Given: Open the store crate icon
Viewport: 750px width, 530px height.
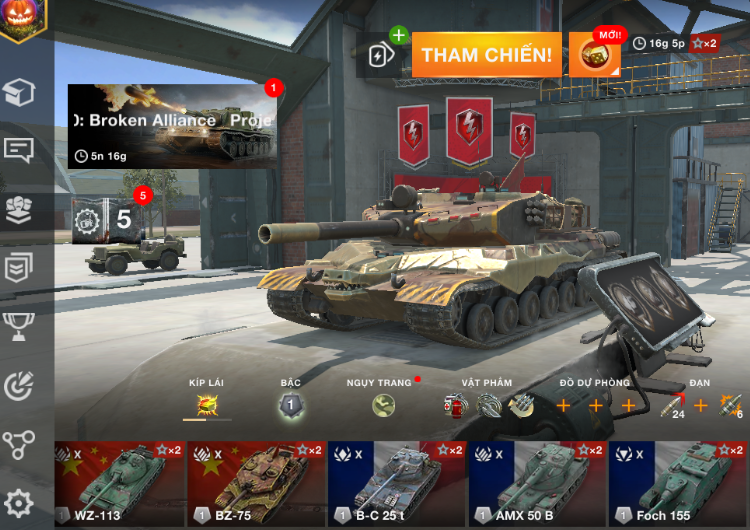Looking at the screenshot, I should 19,93.
